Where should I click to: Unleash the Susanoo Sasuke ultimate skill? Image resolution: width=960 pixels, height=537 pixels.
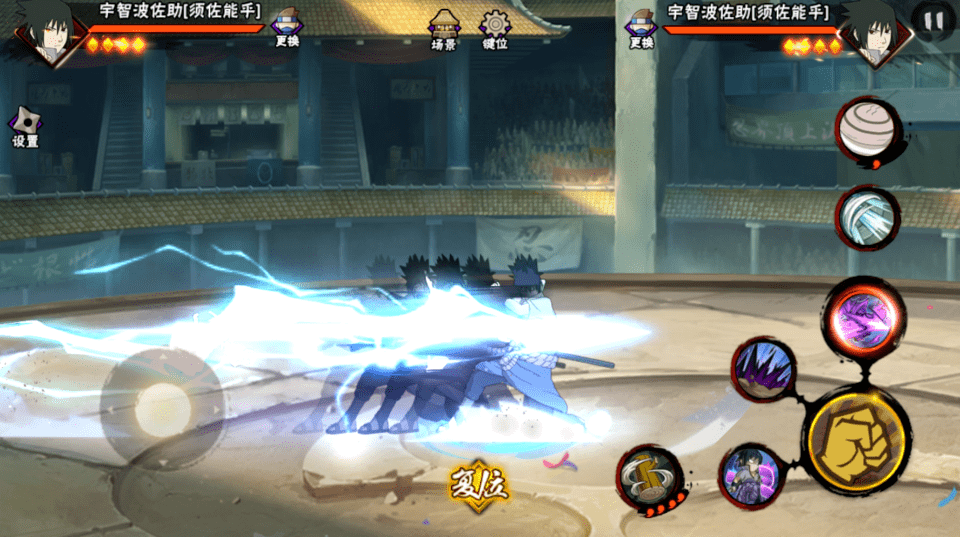coord(751,476)
